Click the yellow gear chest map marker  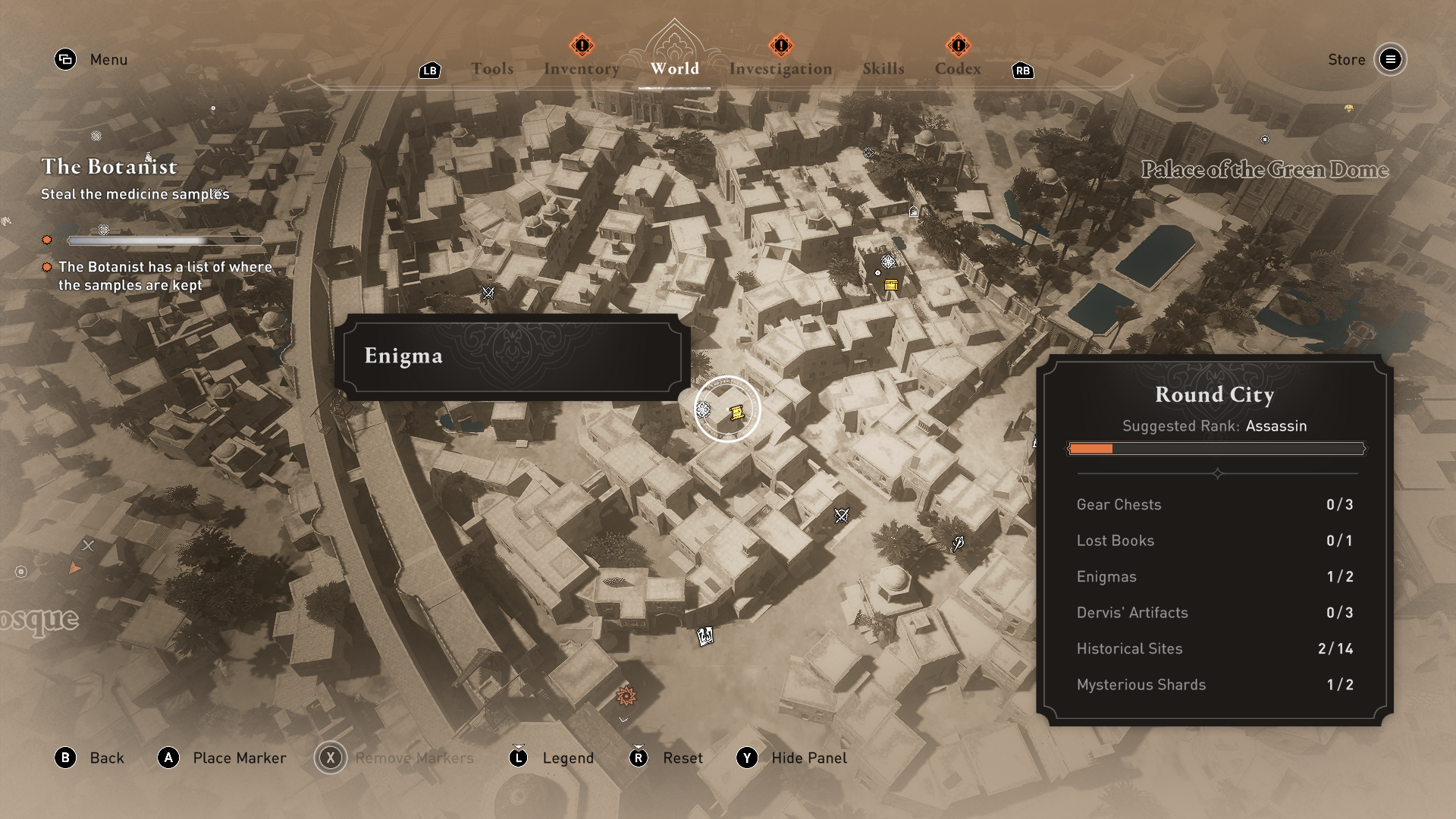891,285
